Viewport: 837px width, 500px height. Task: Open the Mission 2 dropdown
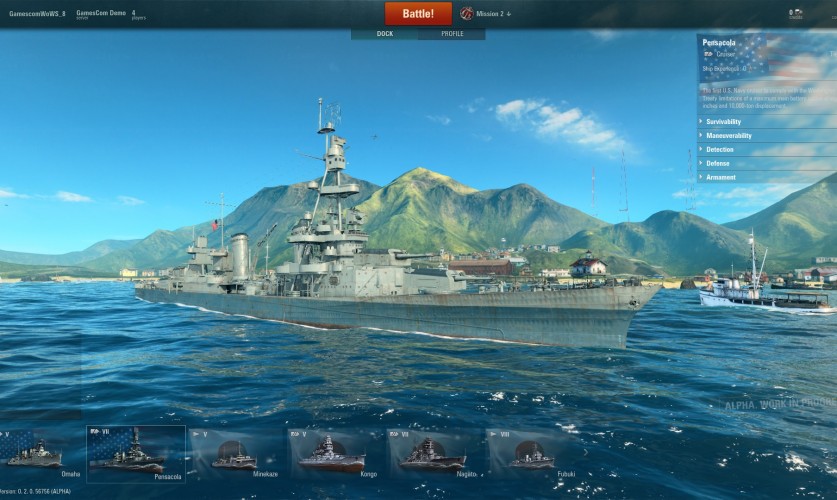coord(486,14)
